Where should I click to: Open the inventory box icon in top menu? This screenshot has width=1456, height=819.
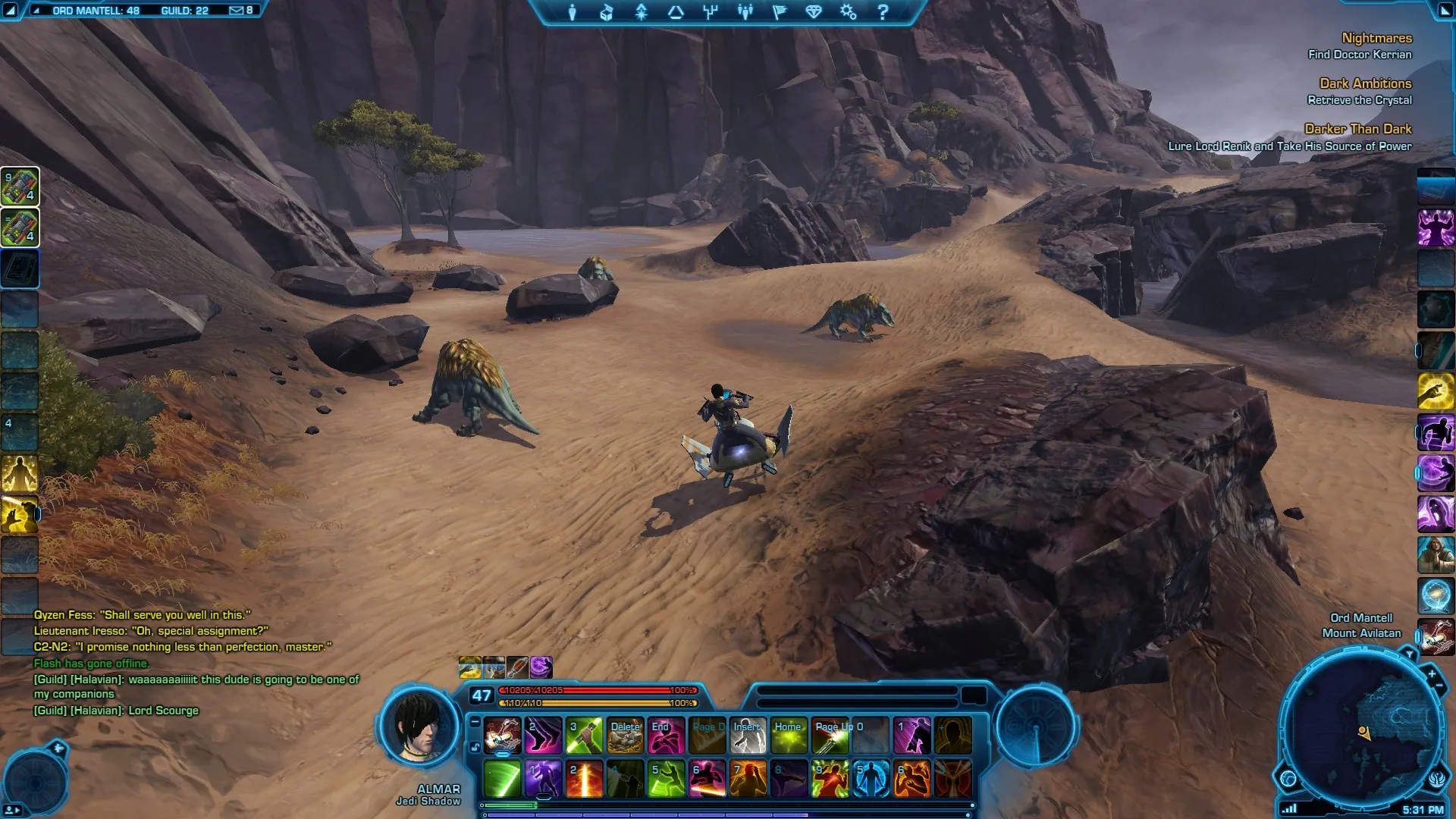(x=607, y=12)
